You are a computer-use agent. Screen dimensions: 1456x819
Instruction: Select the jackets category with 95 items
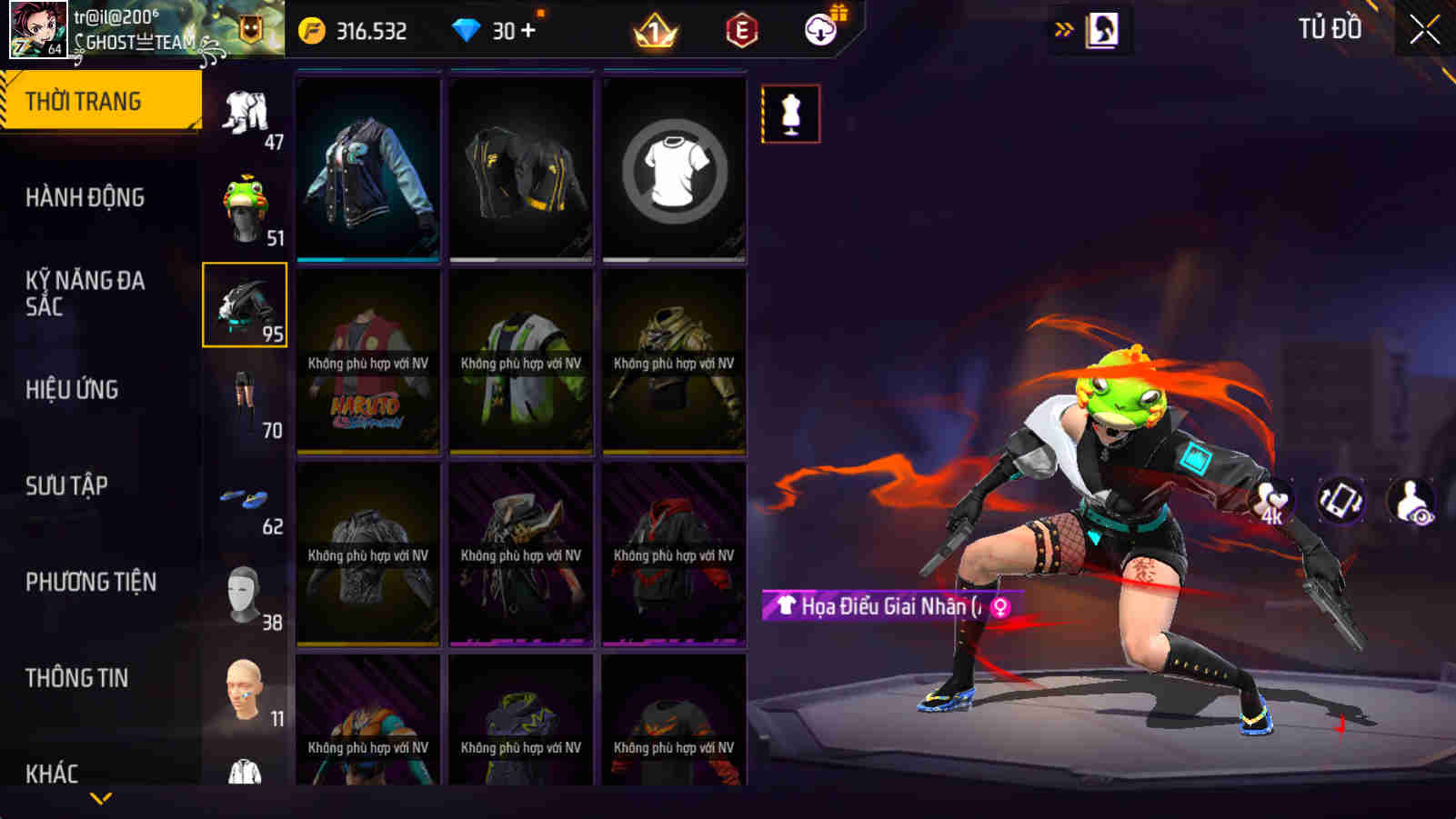tap(244, 305)
